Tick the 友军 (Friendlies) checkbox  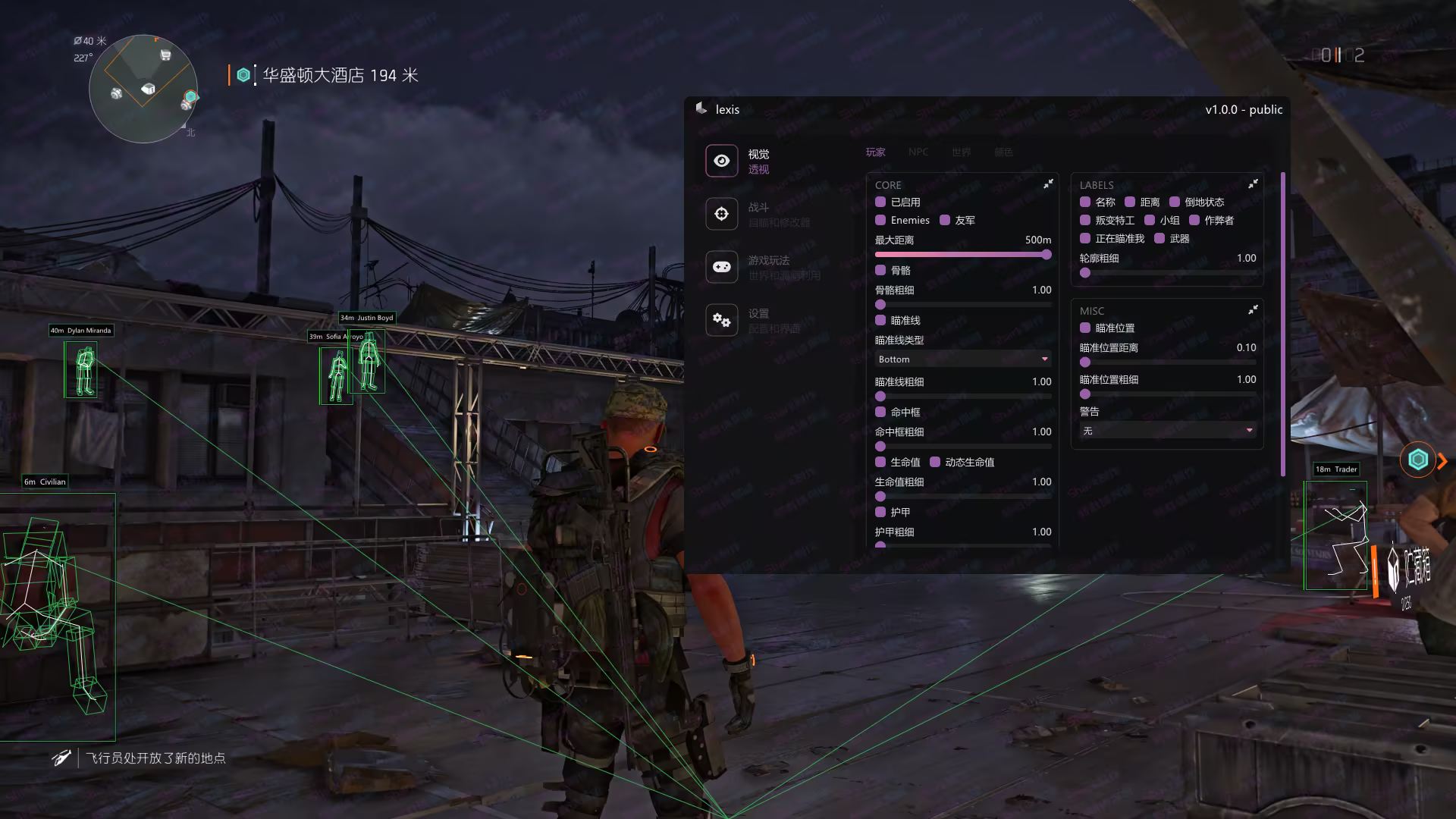945,221
